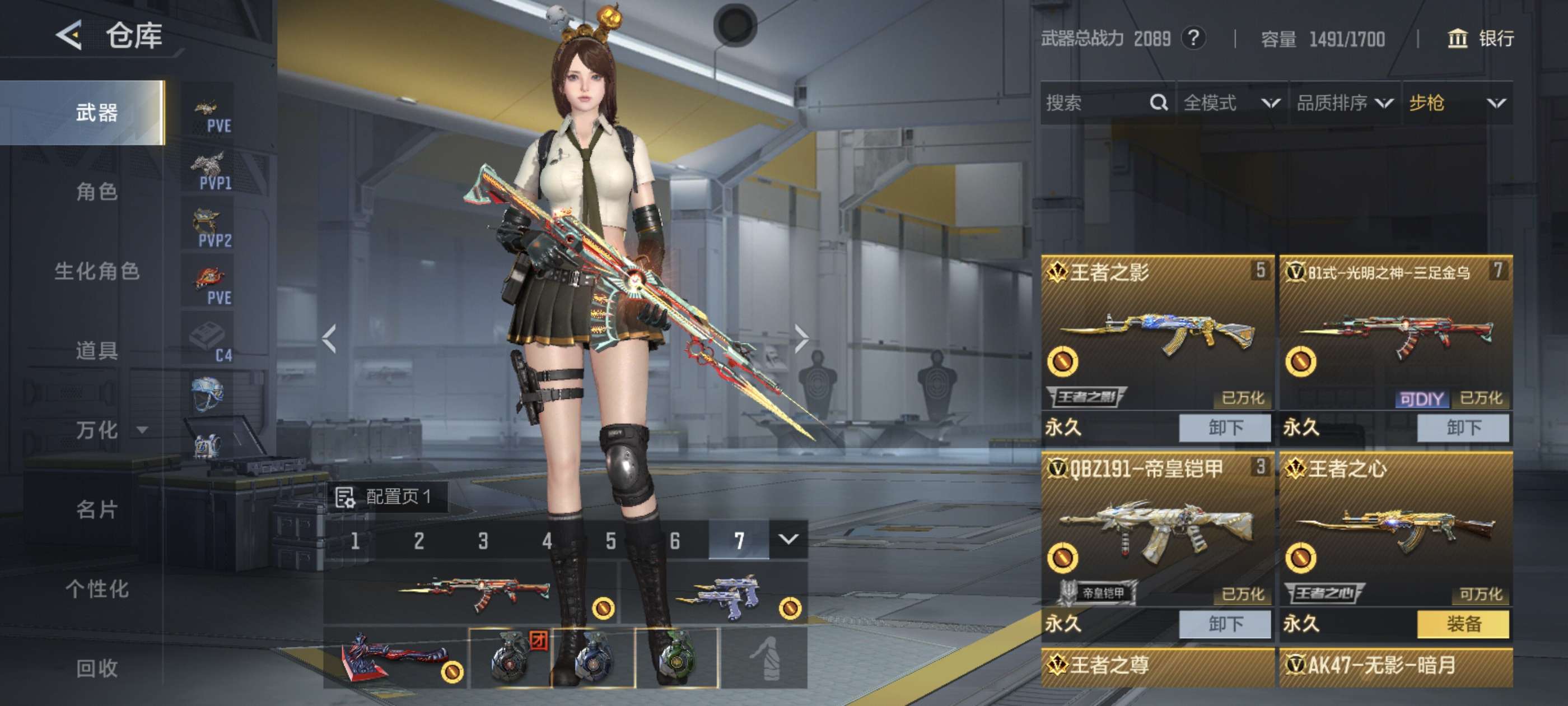
Task: Show the 个性化 section
Action: coord(96,589)
